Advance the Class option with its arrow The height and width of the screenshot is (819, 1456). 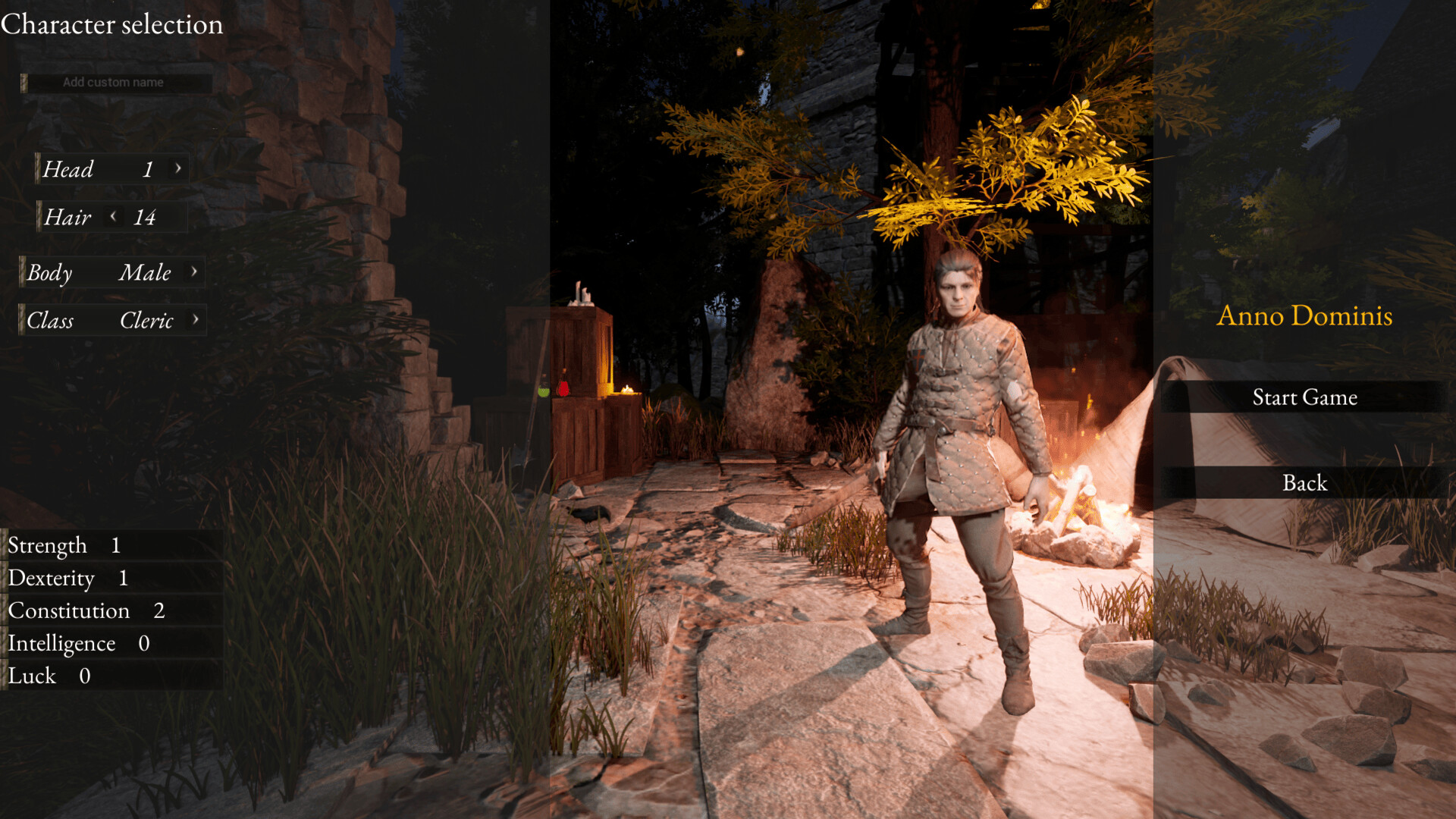196,320
